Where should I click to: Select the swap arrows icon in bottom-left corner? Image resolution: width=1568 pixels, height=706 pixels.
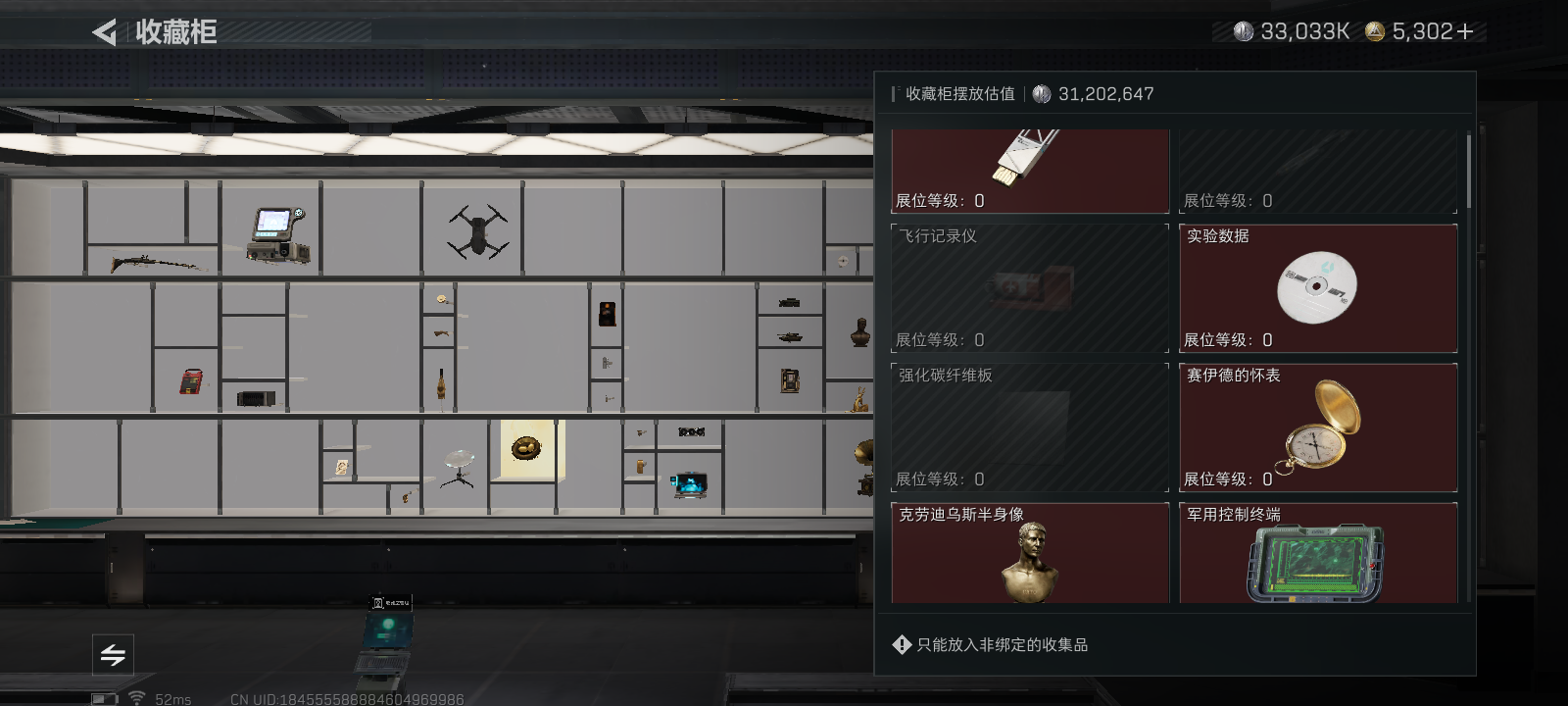click(113, 655)
